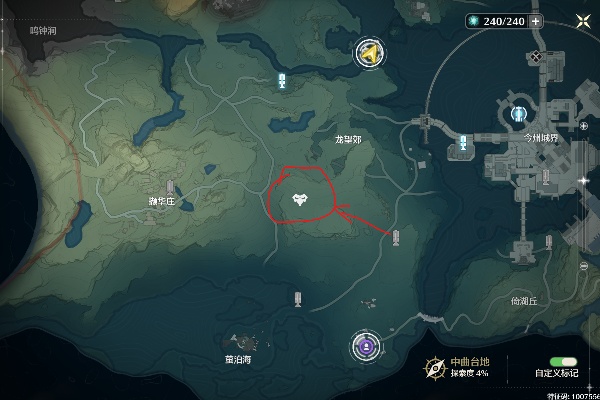This screenshot has height=400, width=600.
Task: Select the purple quest marker on the map
Action: click(367, 347)
